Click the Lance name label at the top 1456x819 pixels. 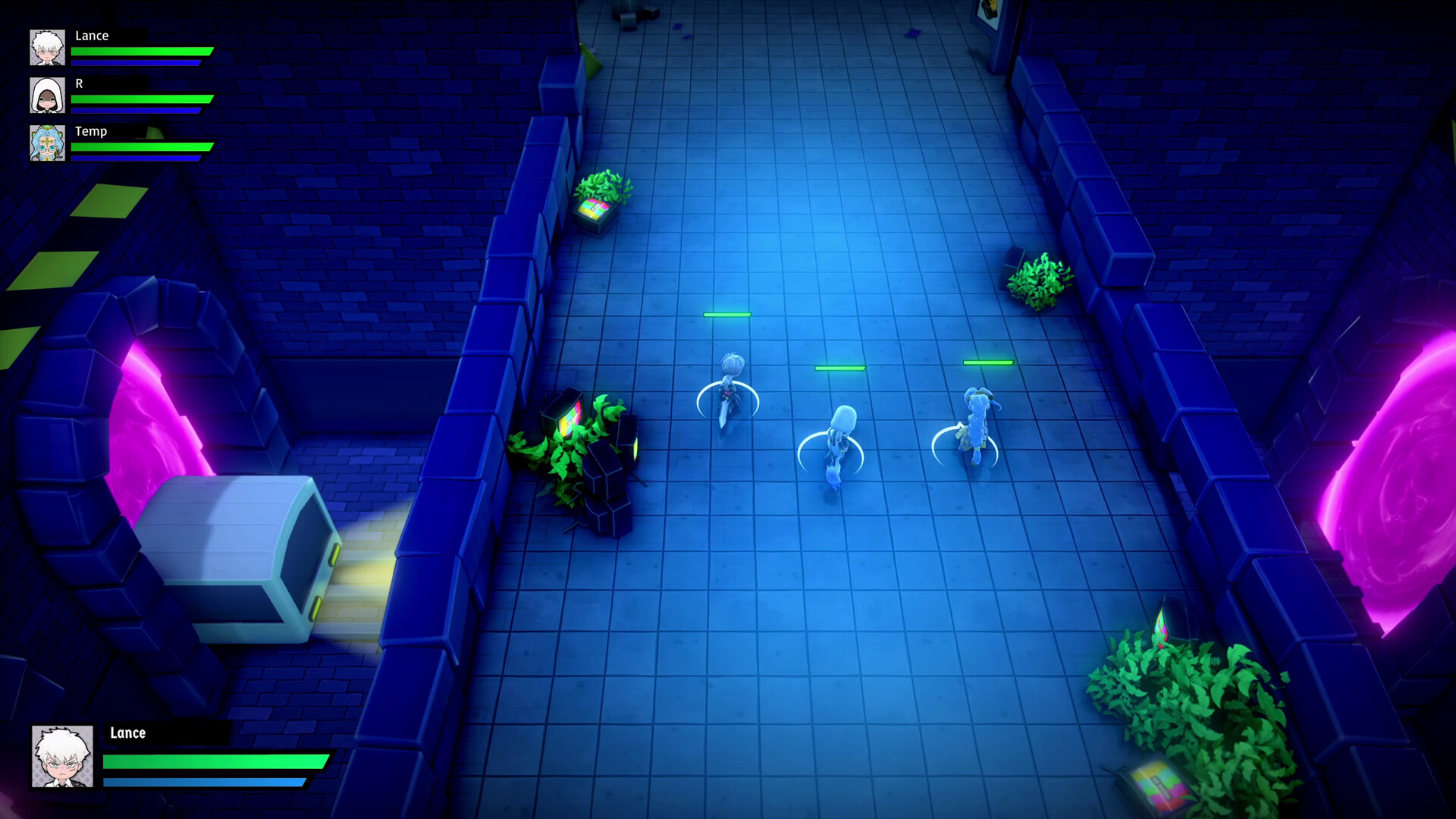point(91,36)
